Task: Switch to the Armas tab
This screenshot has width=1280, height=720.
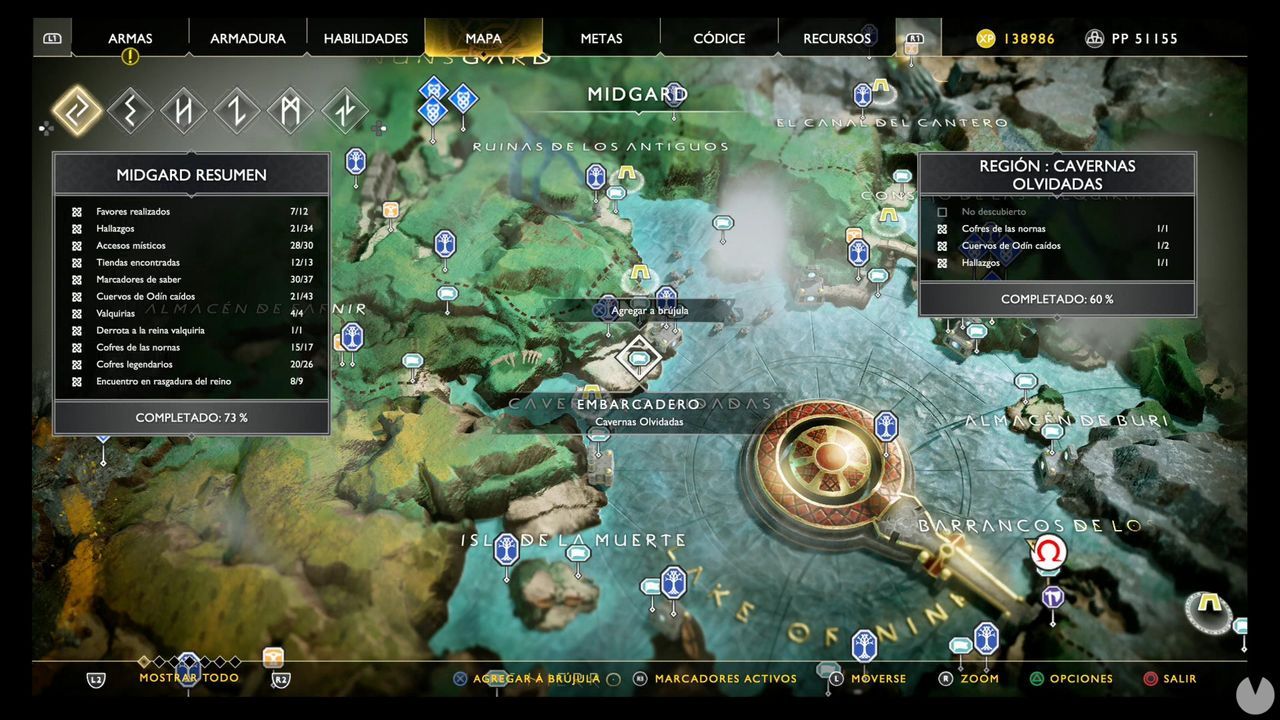Action: pyautogui.click(x=130, y=39)
